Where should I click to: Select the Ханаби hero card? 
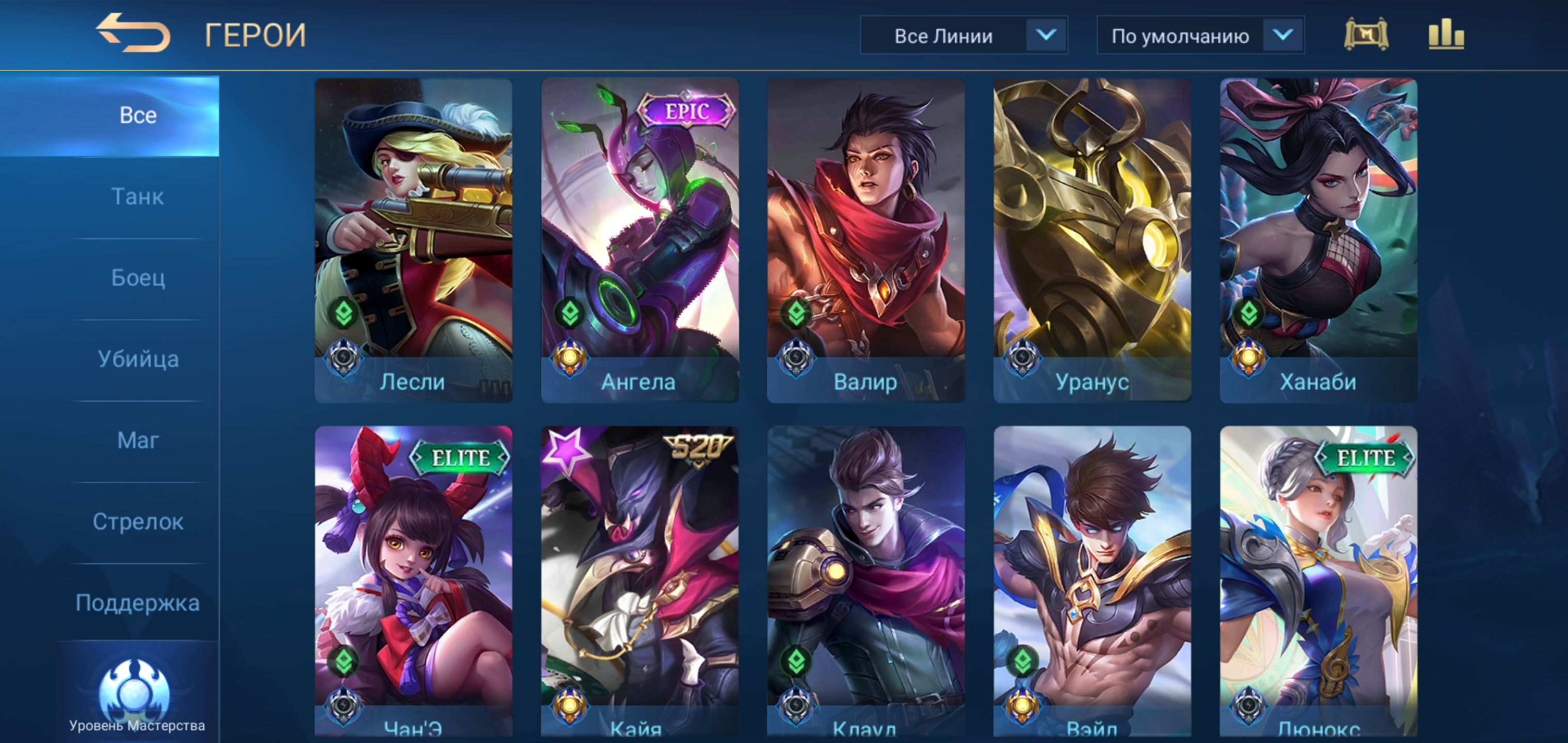(x=1318, y=239)
